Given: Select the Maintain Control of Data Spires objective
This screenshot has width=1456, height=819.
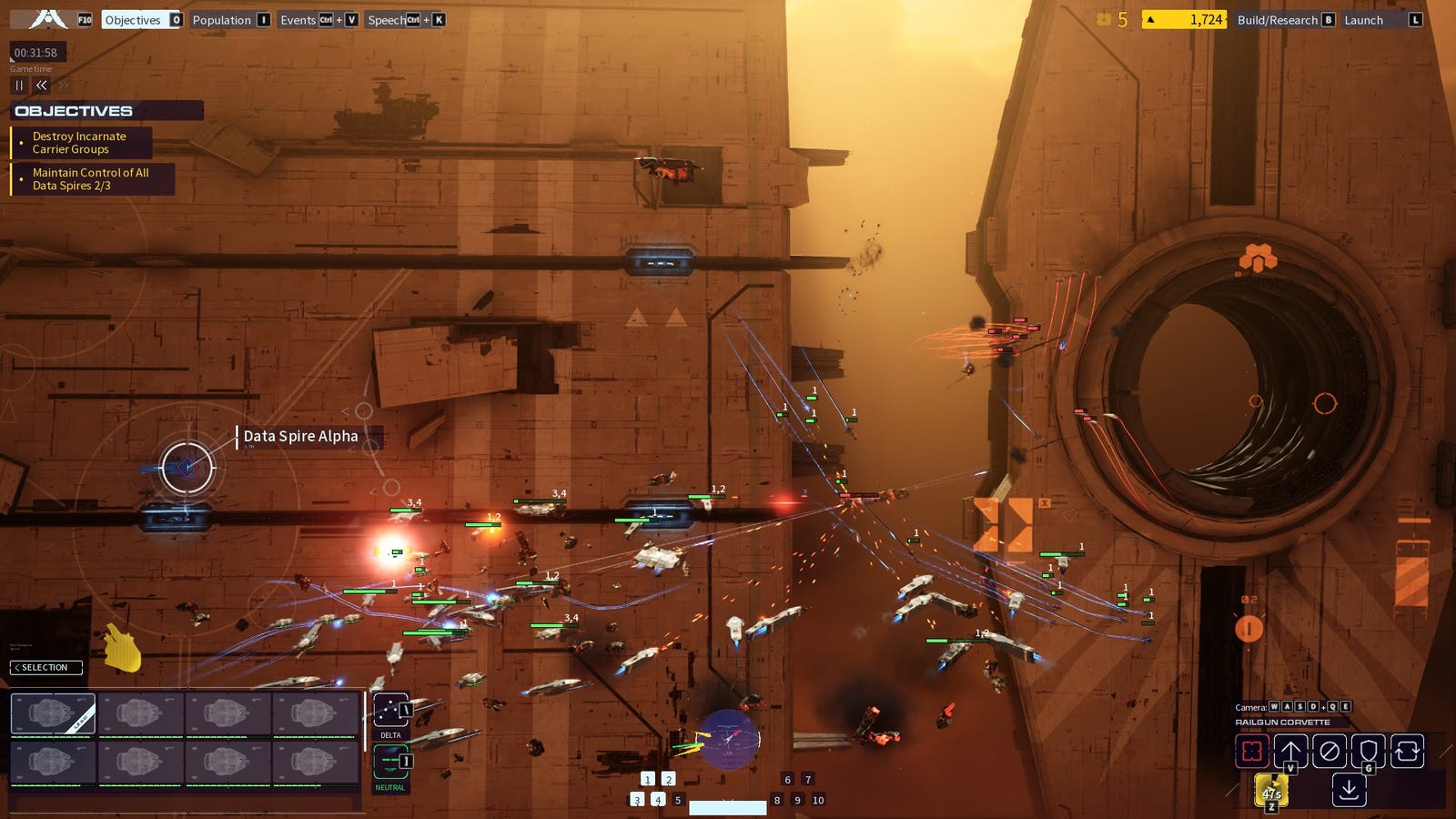Looking at the screenshot, I should 90,179.
